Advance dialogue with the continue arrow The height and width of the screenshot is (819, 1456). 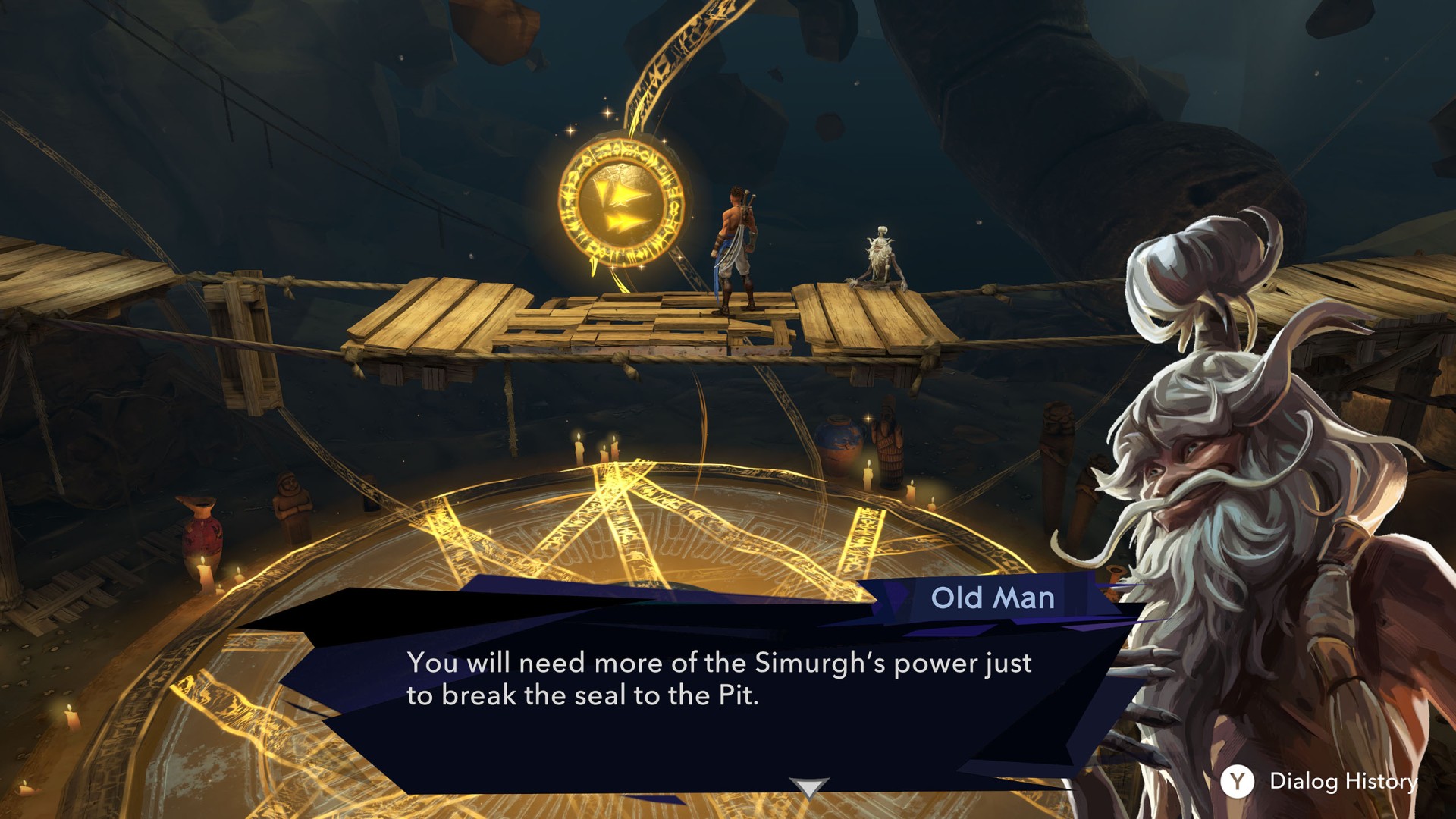coord(808,787)
